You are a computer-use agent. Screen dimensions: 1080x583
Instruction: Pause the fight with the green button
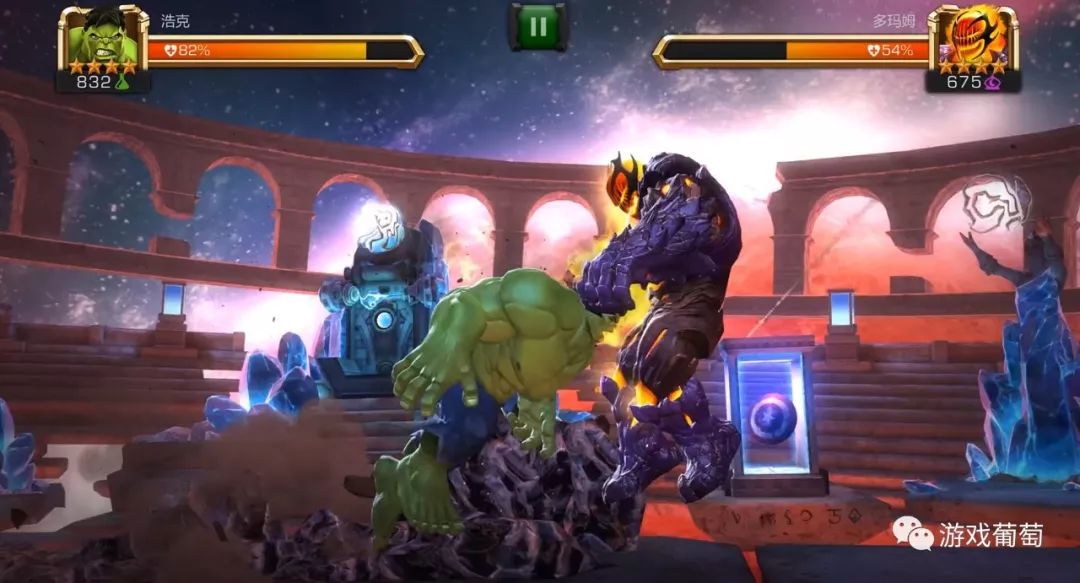pyautogui.click(x=538, y=26)
